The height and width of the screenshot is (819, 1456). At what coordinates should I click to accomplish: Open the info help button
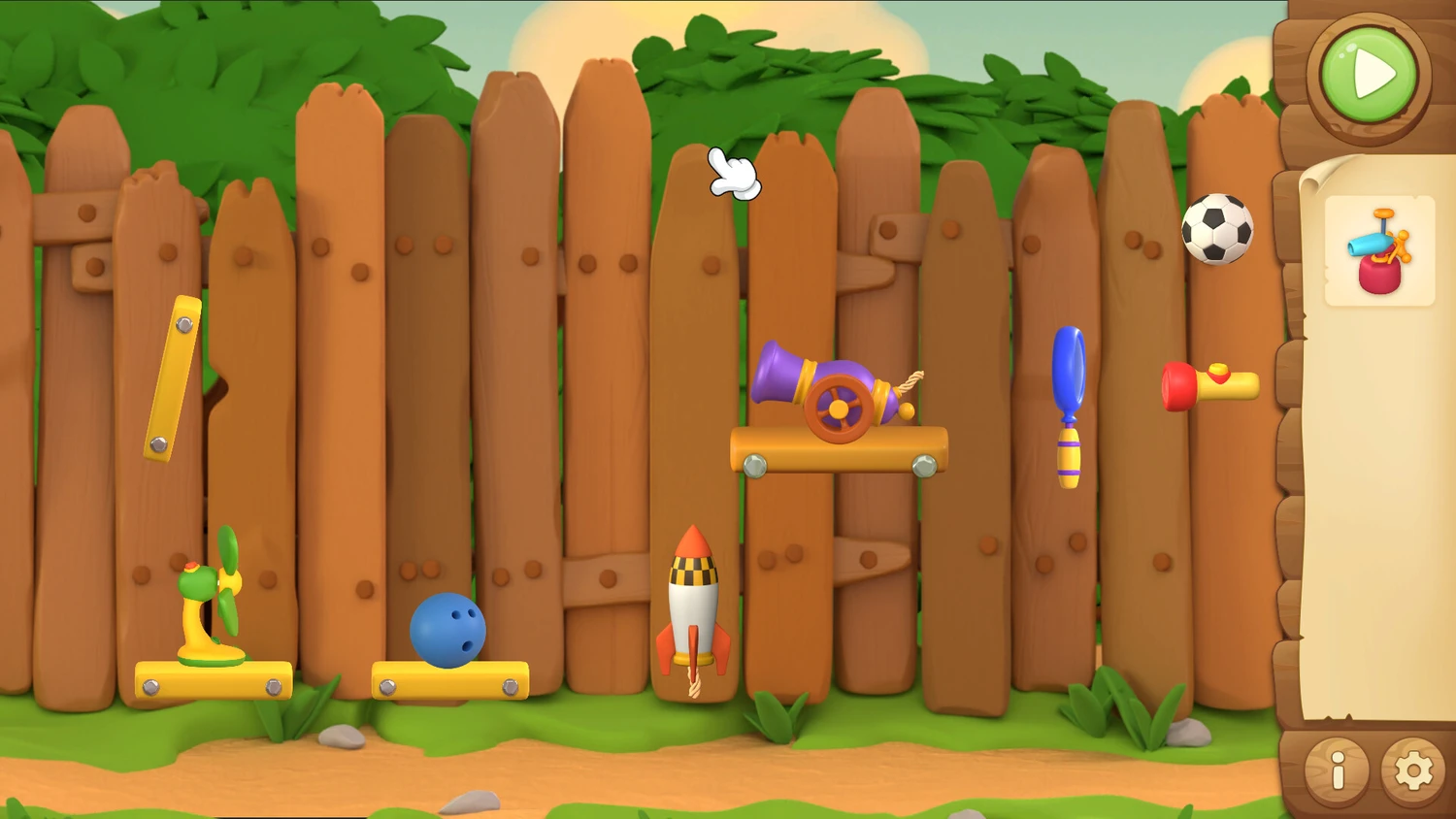point(1337,771)
